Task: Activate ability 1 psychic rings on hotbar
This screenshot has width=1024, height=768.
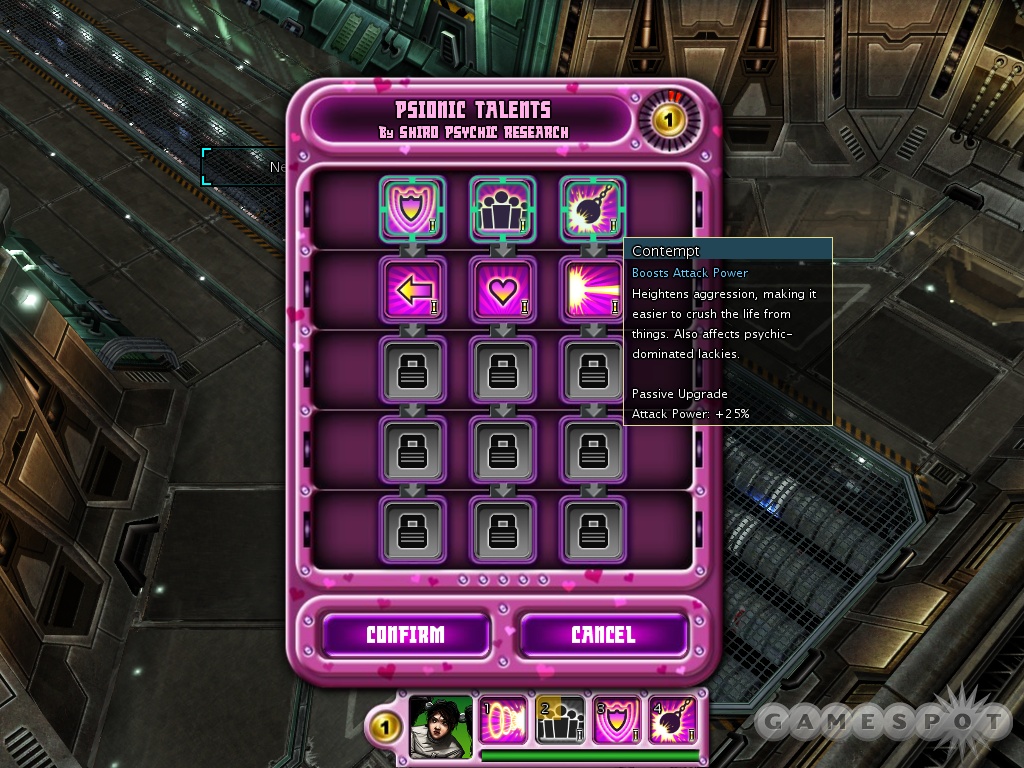Action: click(x=504, y=720)
